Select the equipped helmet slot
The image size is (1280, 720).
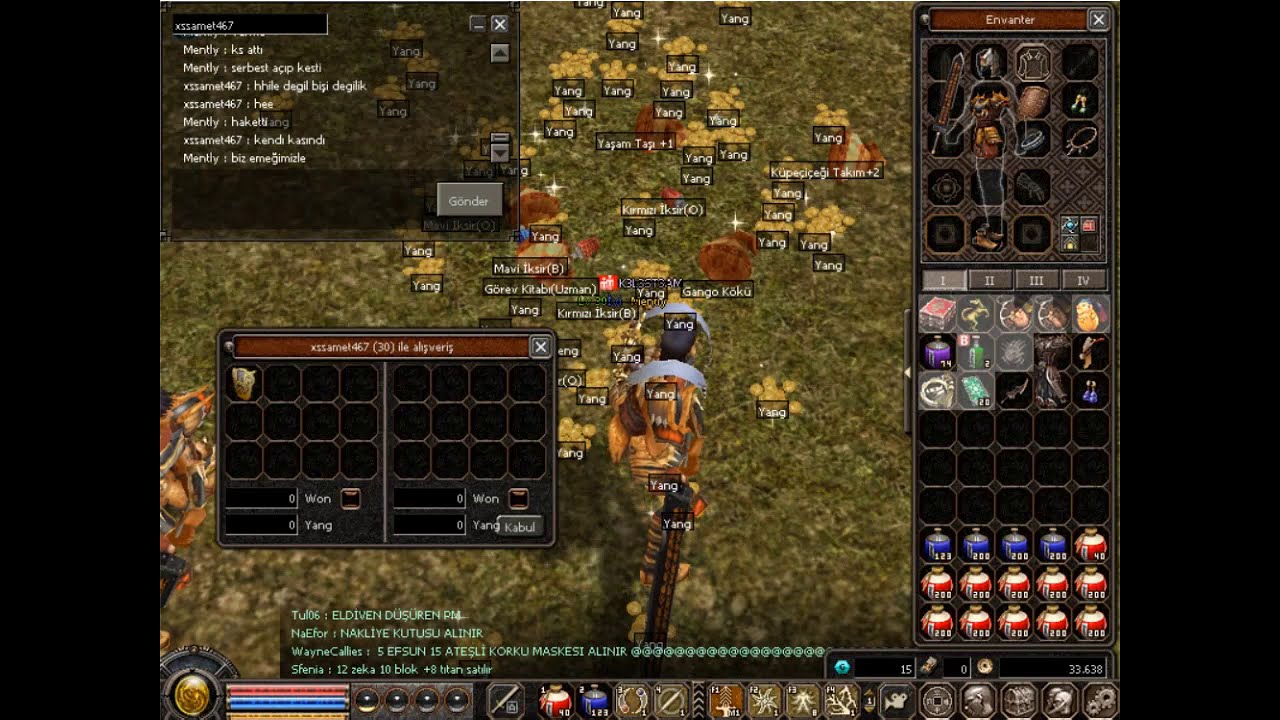(x=989, y=62)
